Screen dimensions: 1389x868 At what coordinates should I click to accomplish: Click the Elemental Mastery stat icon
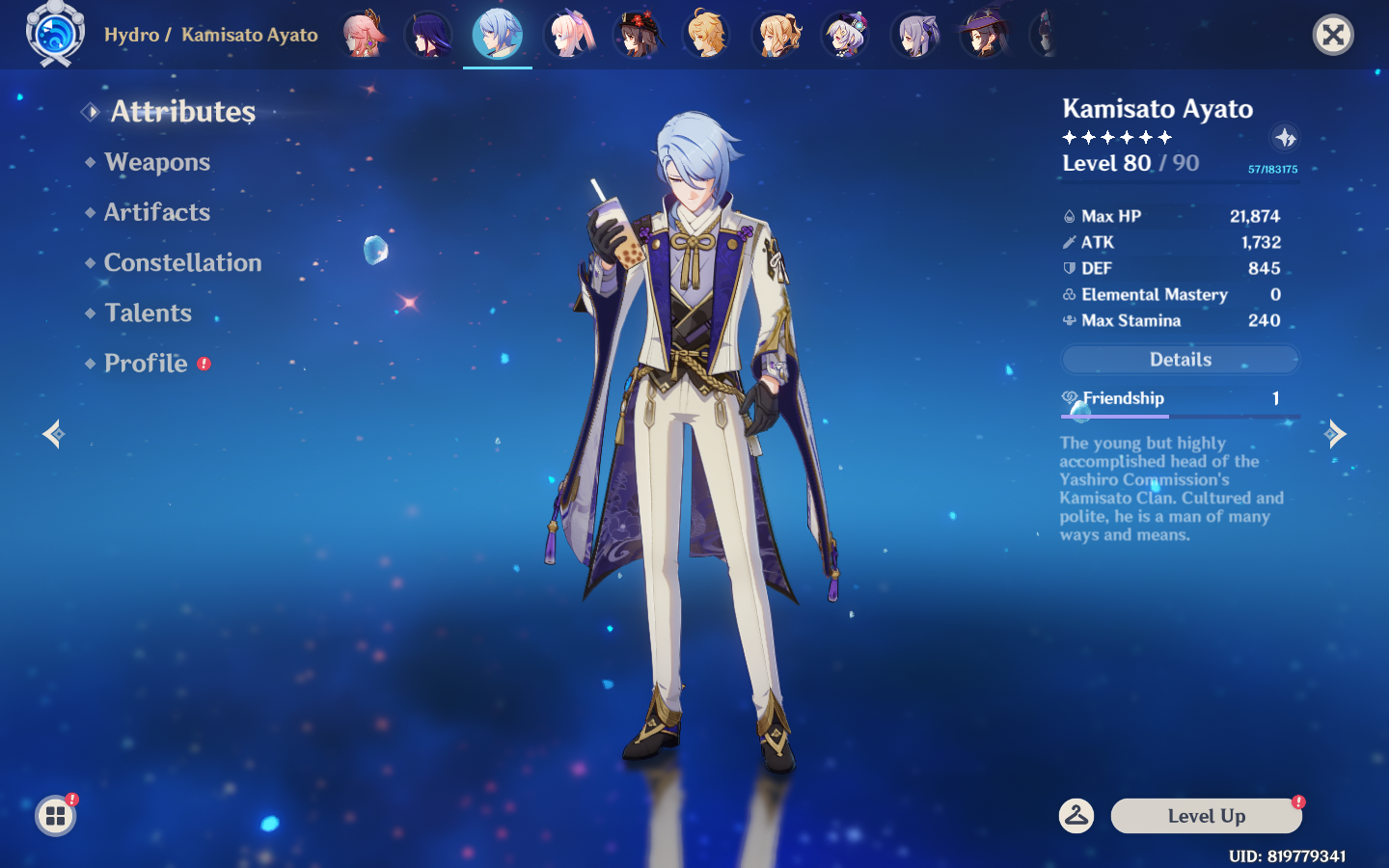(1069, 294)
